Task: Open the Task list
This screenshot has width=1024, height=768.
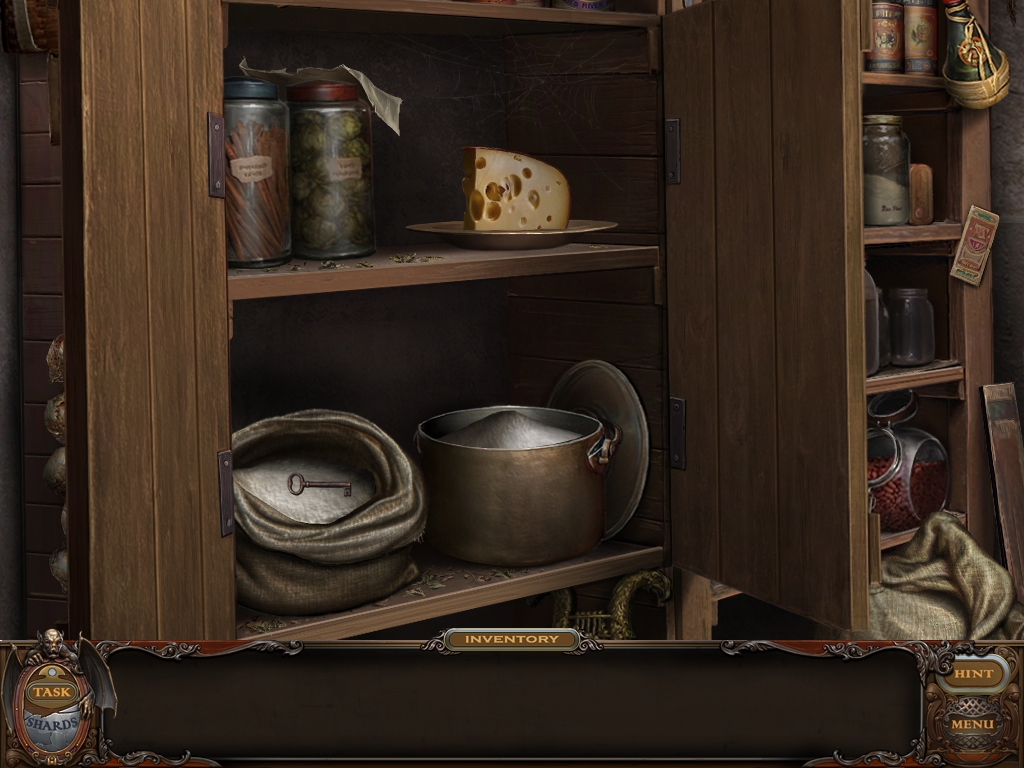Action: (x=52, y=692)
